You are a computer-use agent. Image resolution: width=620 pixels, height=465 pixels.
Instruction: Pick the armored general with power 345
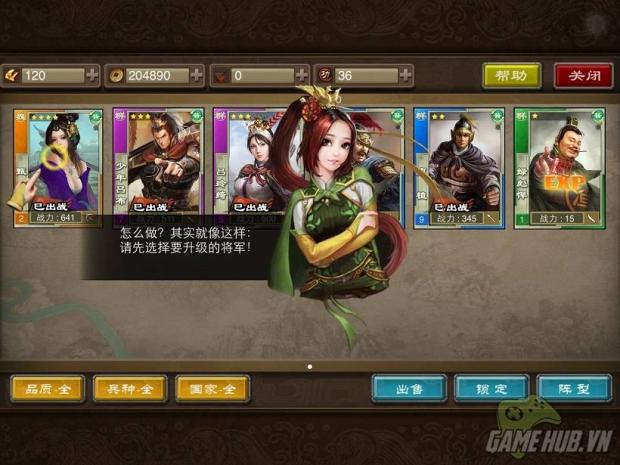pyautogui.click(x=458, y=165)
